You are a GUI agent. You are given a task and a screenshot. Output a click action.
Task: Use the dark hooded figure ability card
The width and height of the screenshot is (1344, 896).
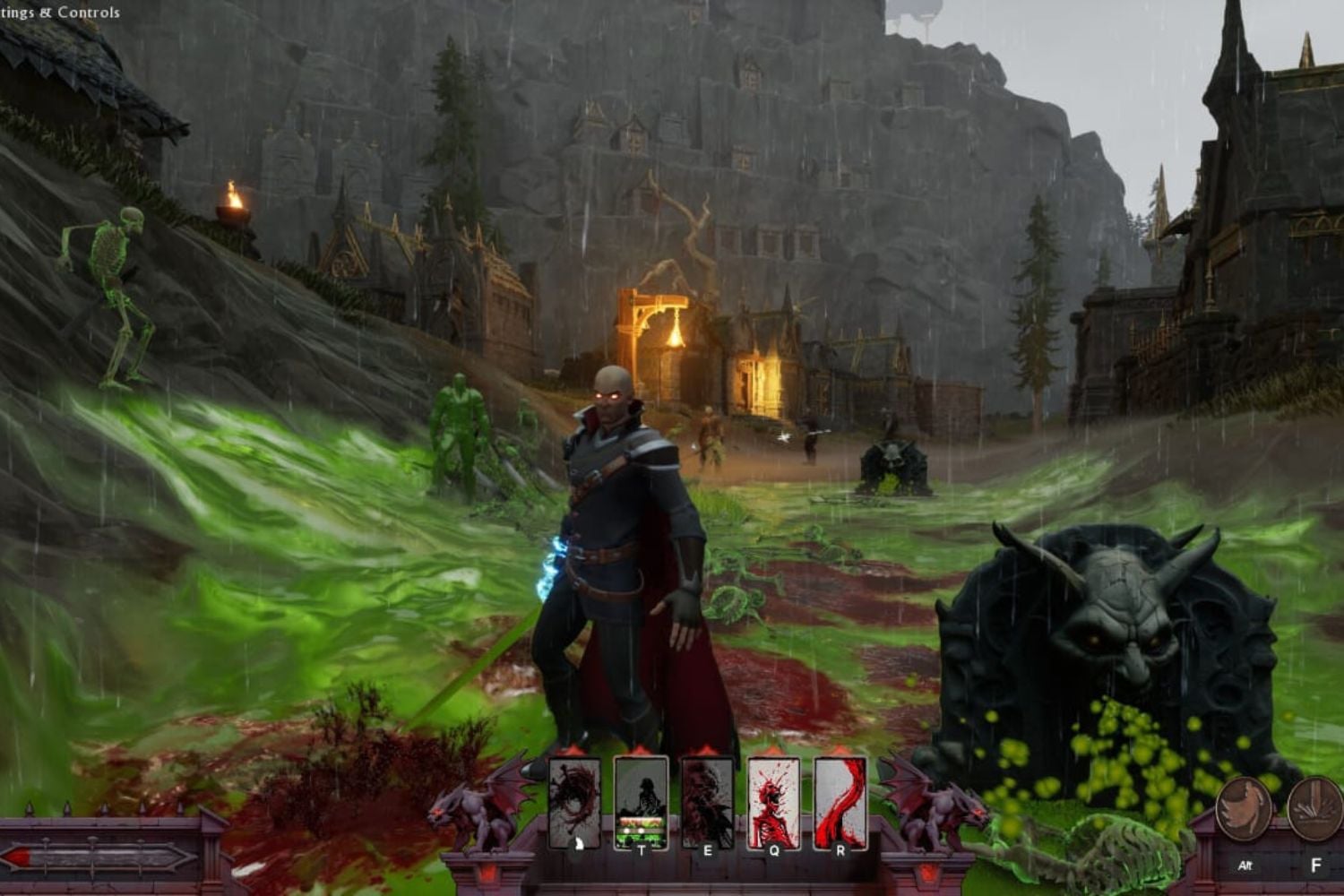[707, 803]
